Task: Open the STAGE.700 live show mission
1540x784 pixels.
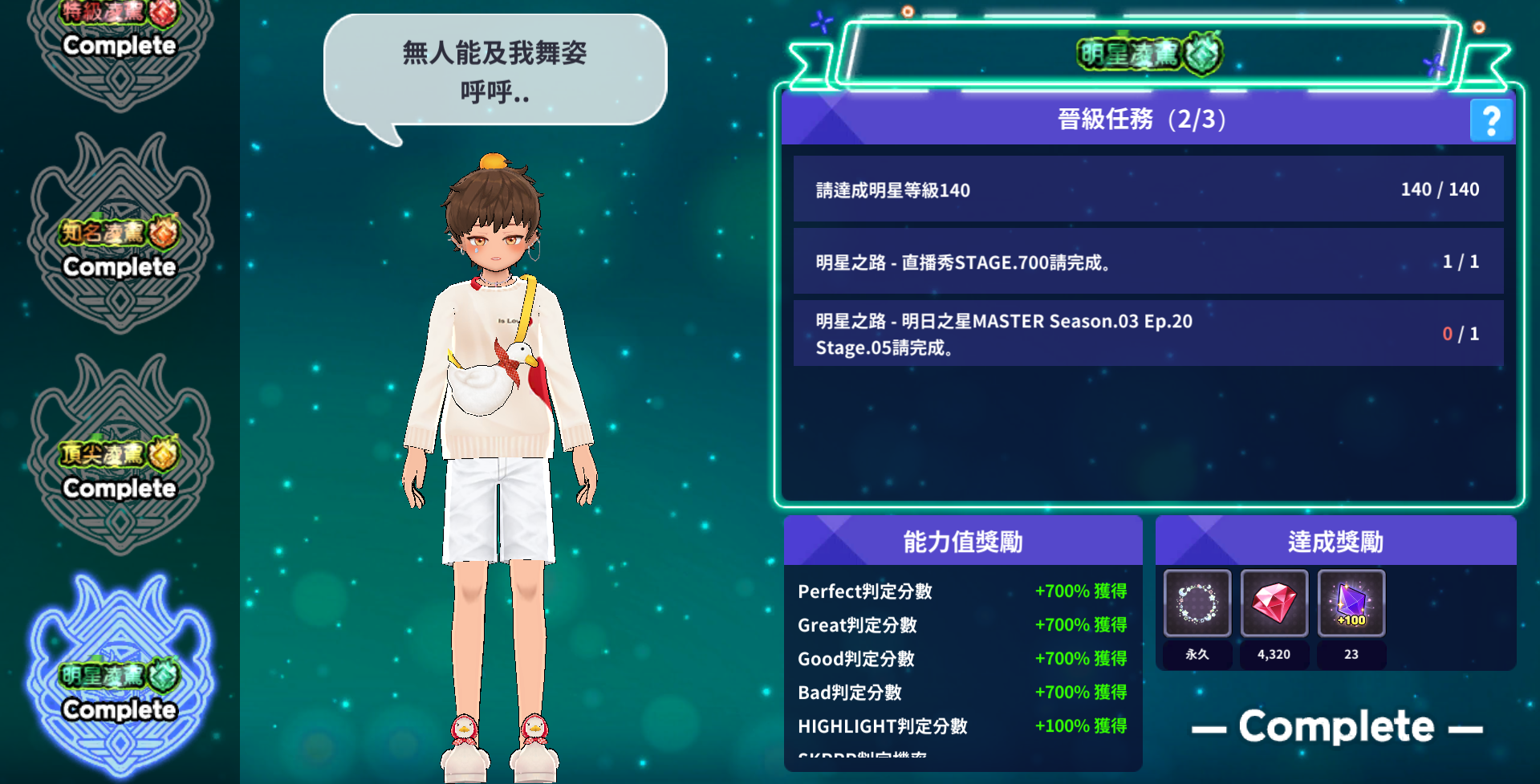Action: tap(1148, 262)
